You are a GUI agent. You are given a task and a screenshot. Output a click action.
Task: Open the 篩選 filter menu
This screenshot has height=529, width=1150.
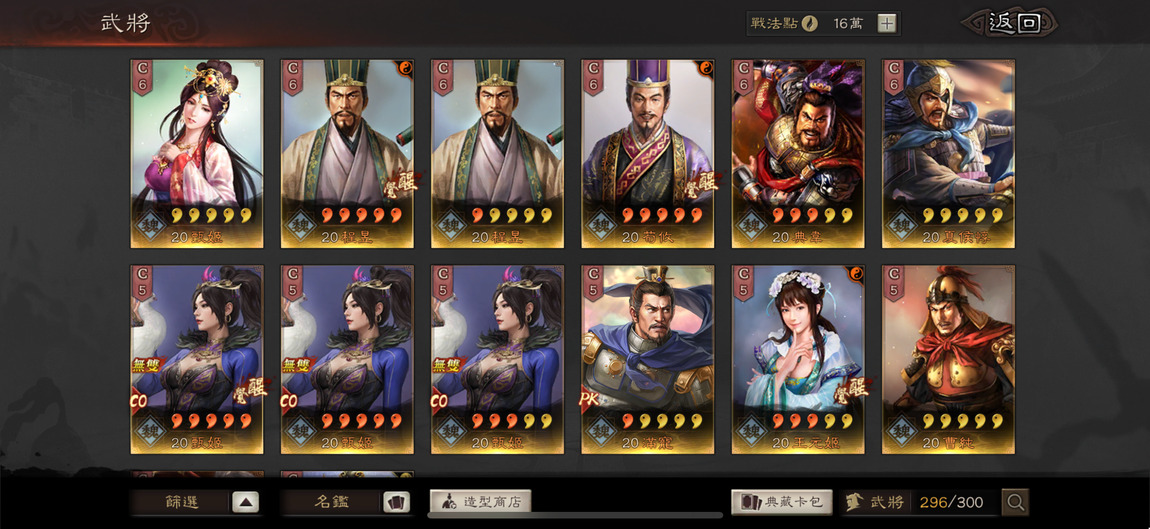[197, 502]
